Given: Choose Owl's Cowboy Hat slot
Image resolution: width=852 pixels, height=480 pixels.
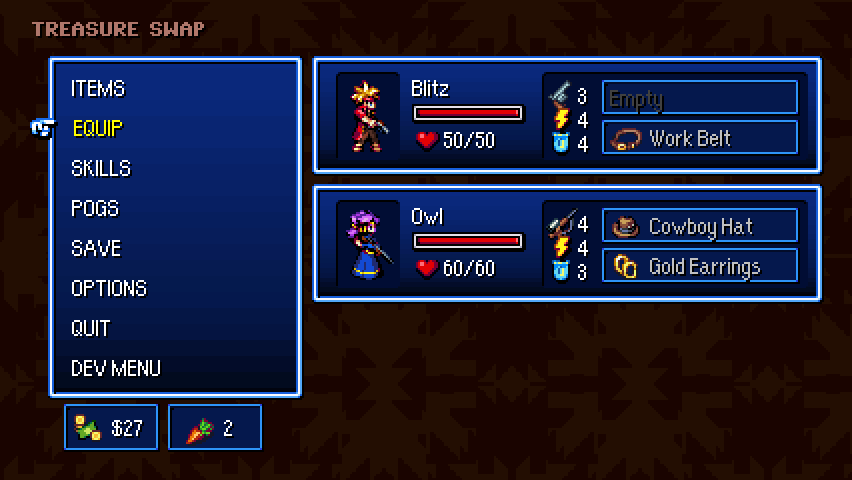Looking at the screenshot, I should coord(700,226).
